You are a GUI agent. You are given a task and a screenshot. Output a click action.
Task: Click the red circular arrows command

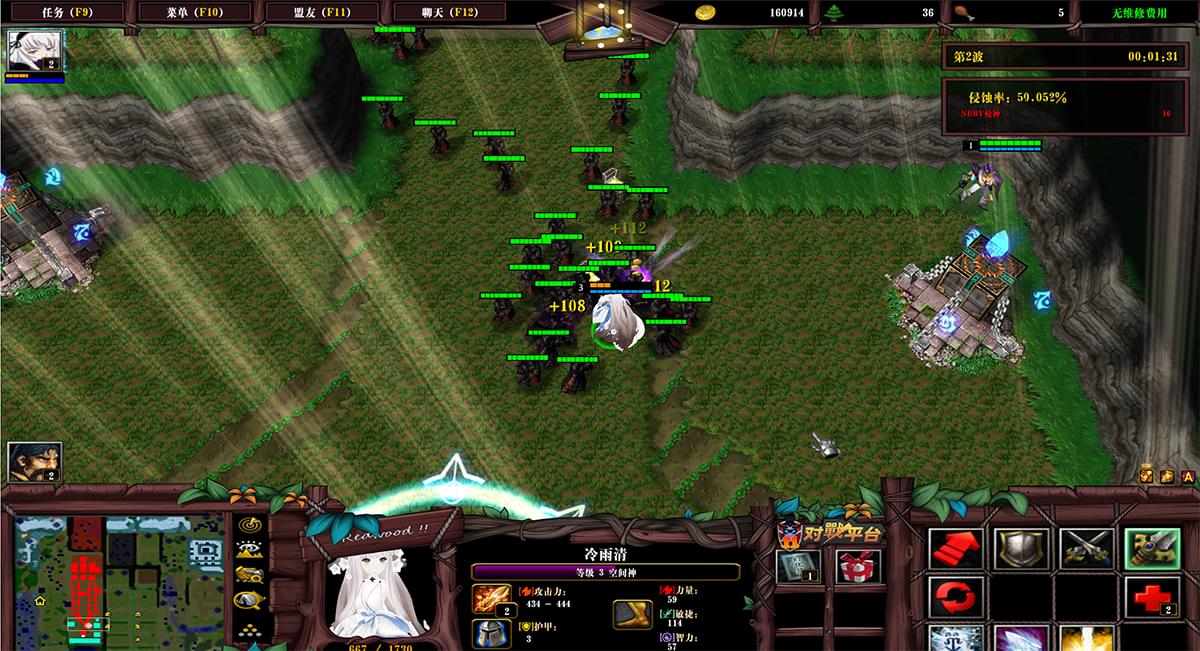point(956,597)
